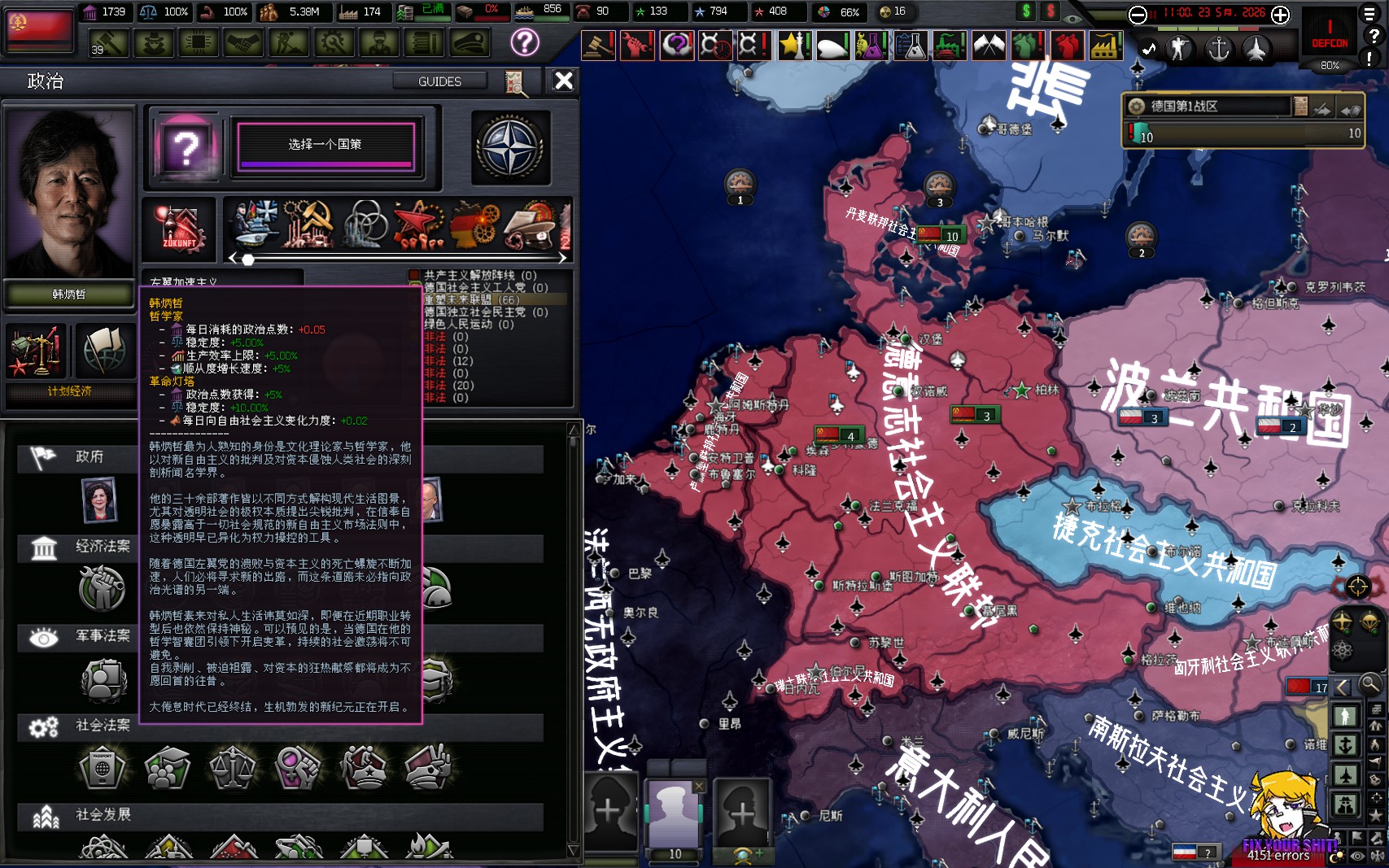This screenshot has height=868, width=1389.
Task: Click the magnifying glass search button
Action: (1371, 684)
